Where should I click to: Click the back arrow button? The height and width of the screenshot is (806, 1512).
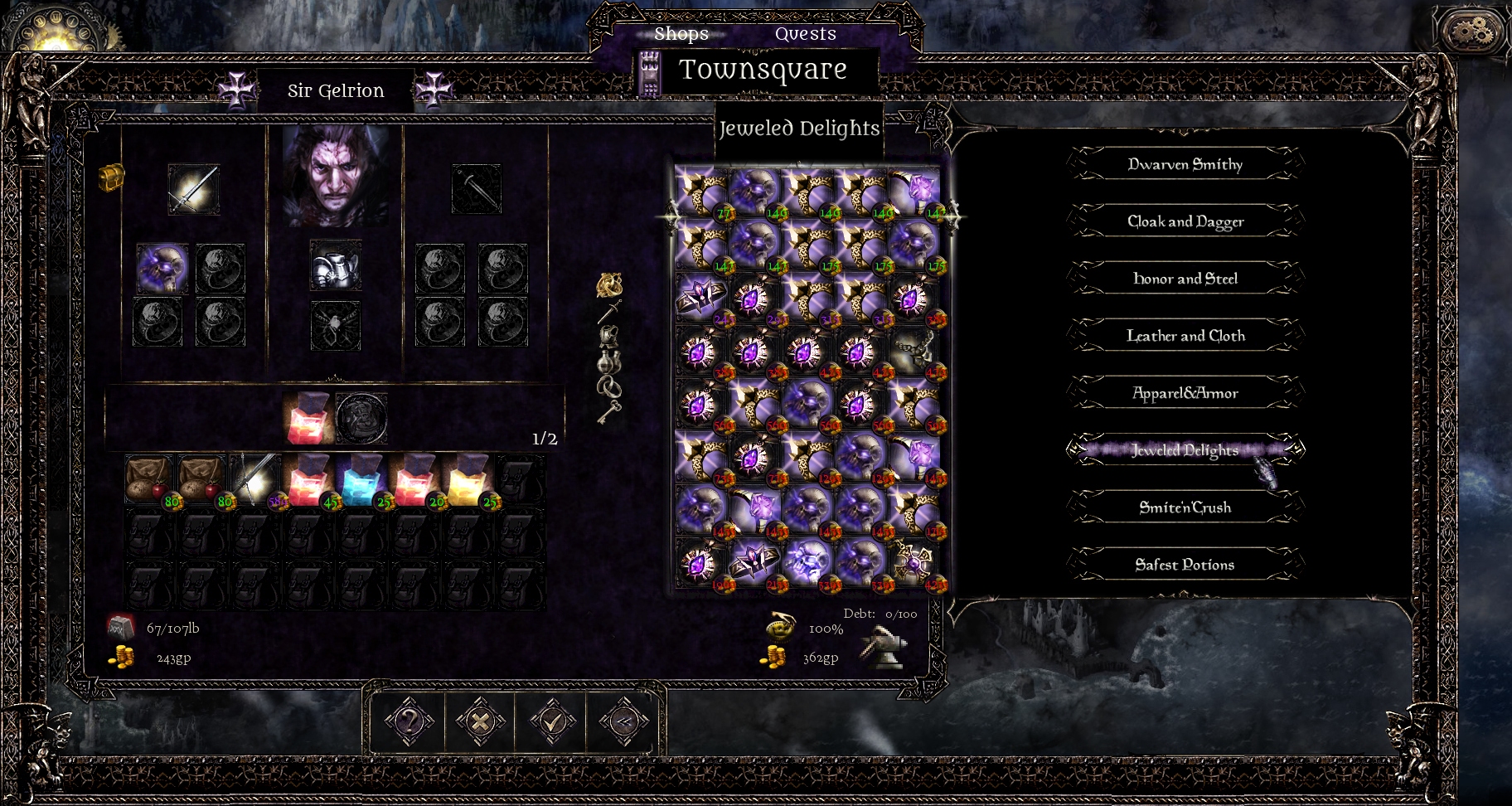tap(623, 721)
